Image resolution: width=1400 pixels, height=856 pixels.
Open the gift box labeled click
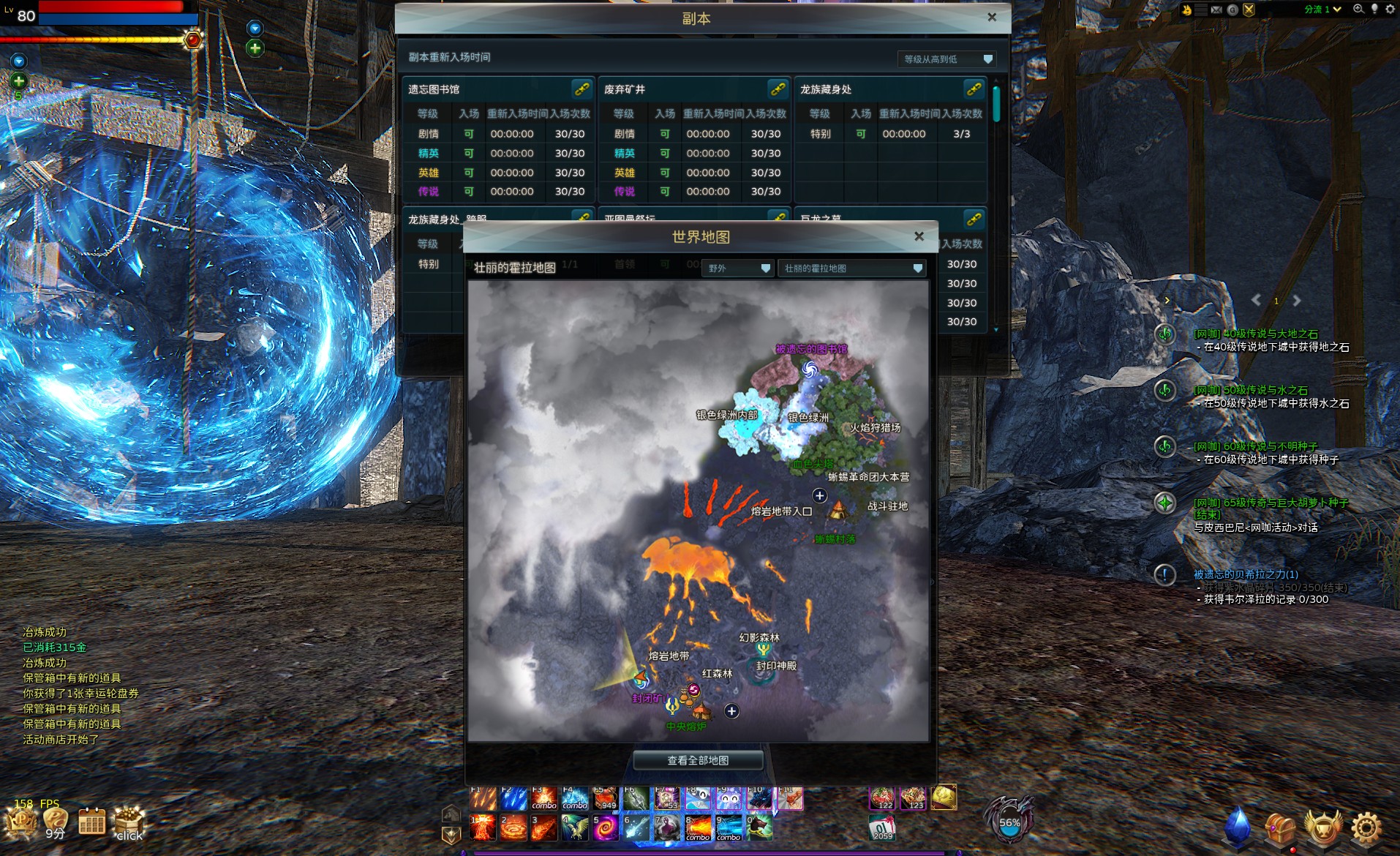[x=129, y=823]
